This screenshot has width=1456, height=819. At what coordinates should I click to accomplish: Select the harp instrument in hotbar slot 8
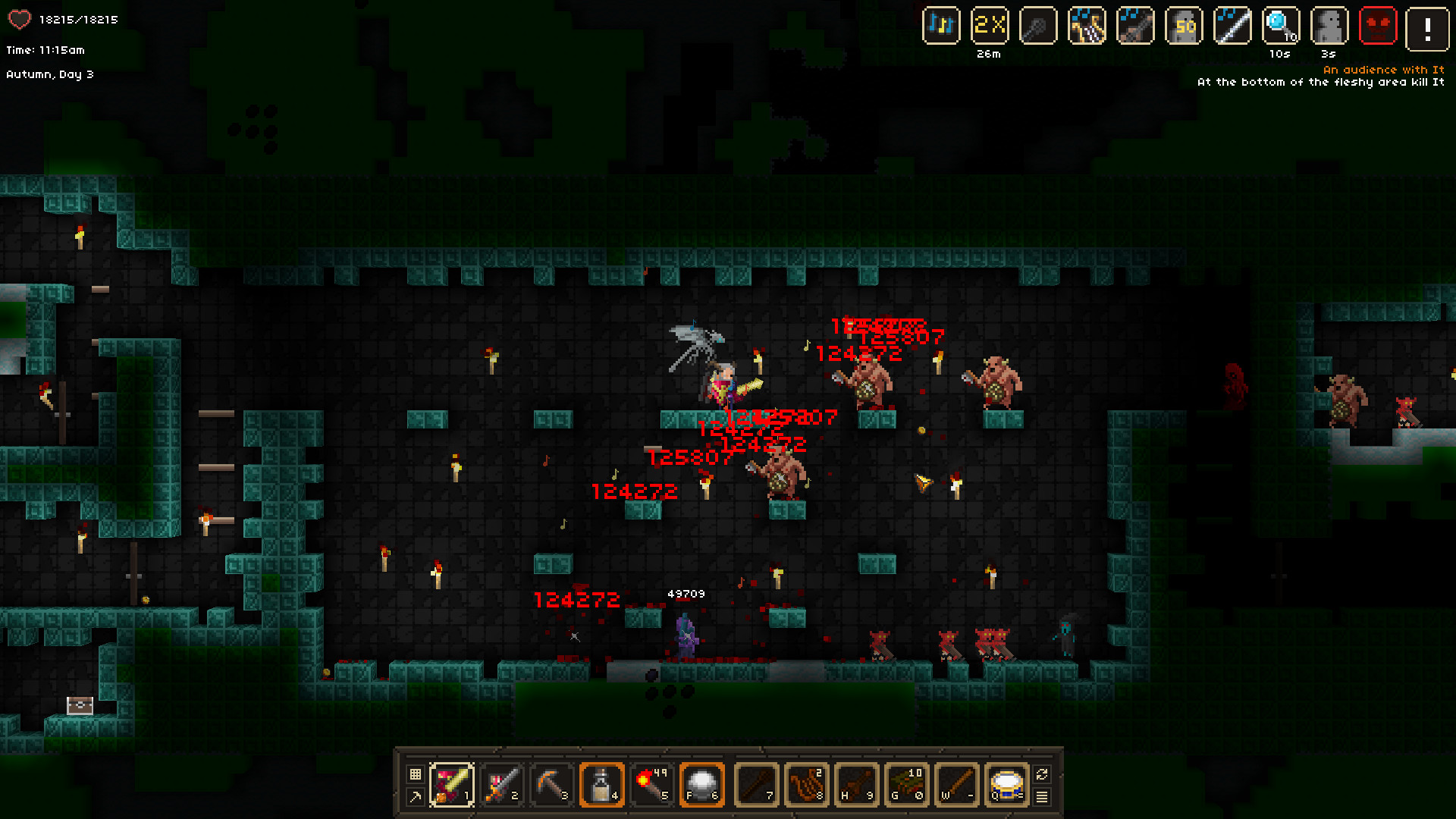807,784
